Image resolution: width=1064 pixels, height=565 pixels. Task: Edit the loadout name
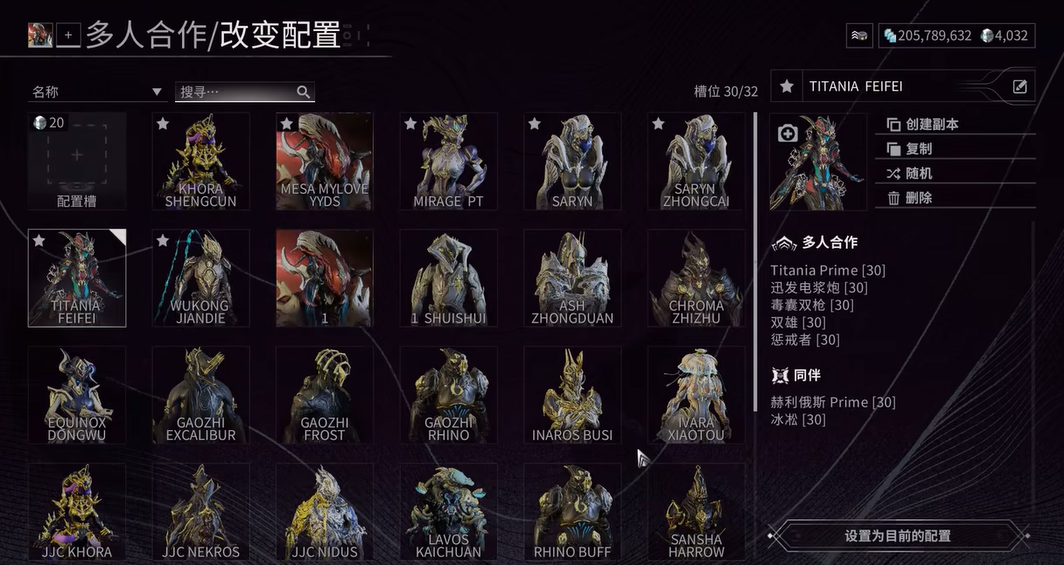tap(1020, 87)
